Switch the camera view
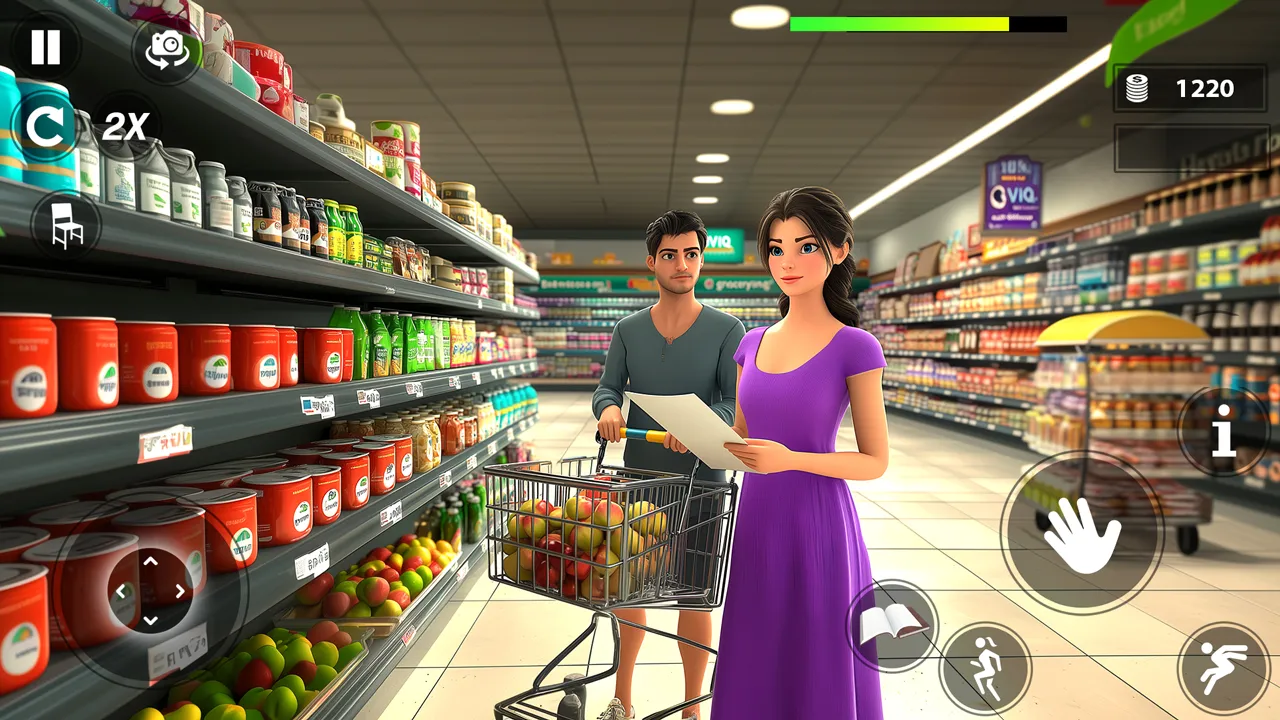This screenshot has width=1280, height=720. [167, 50]
